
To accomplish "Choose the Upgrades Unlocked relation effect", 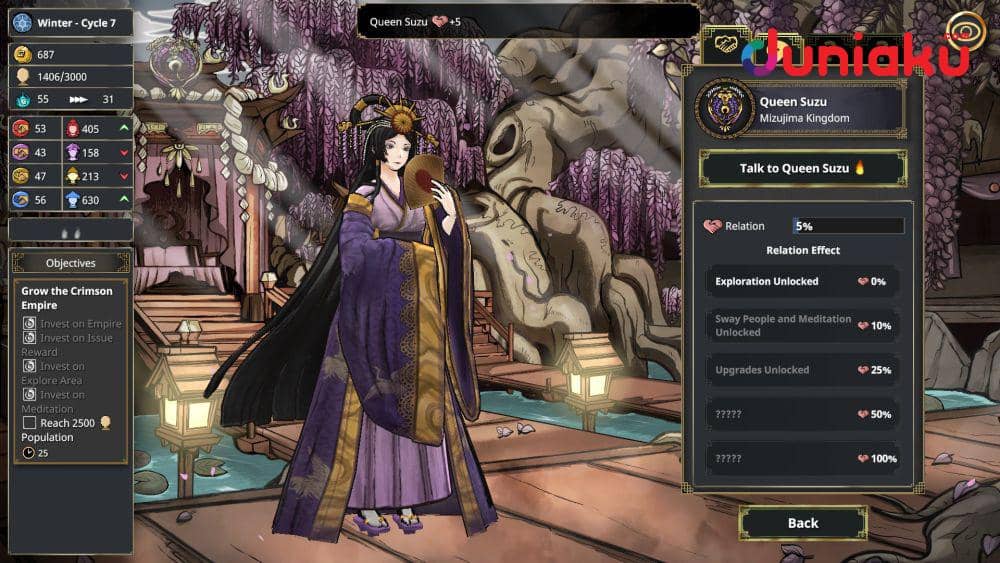I will 802,370.
